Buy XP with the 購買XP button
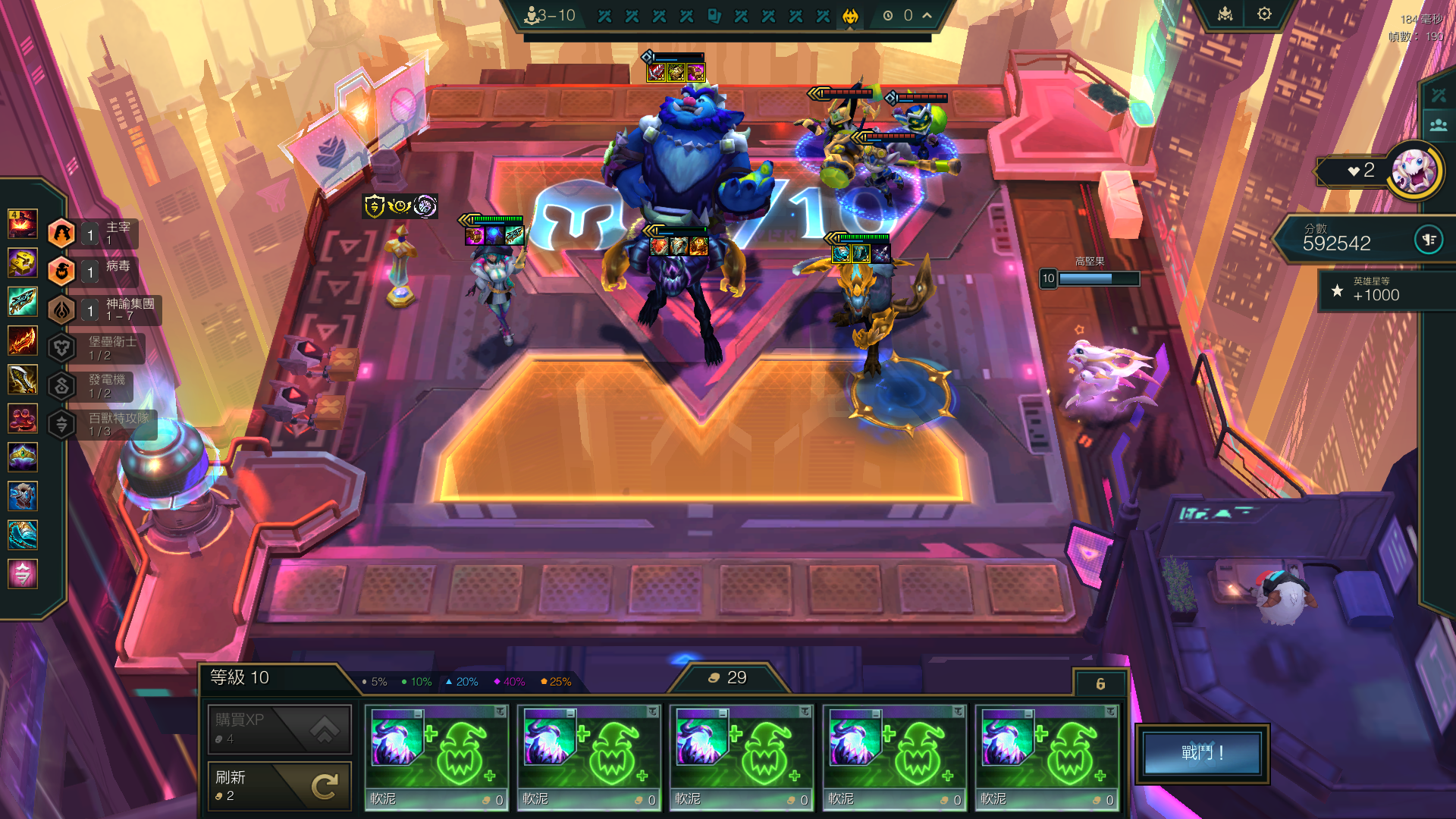 (279, 728)
